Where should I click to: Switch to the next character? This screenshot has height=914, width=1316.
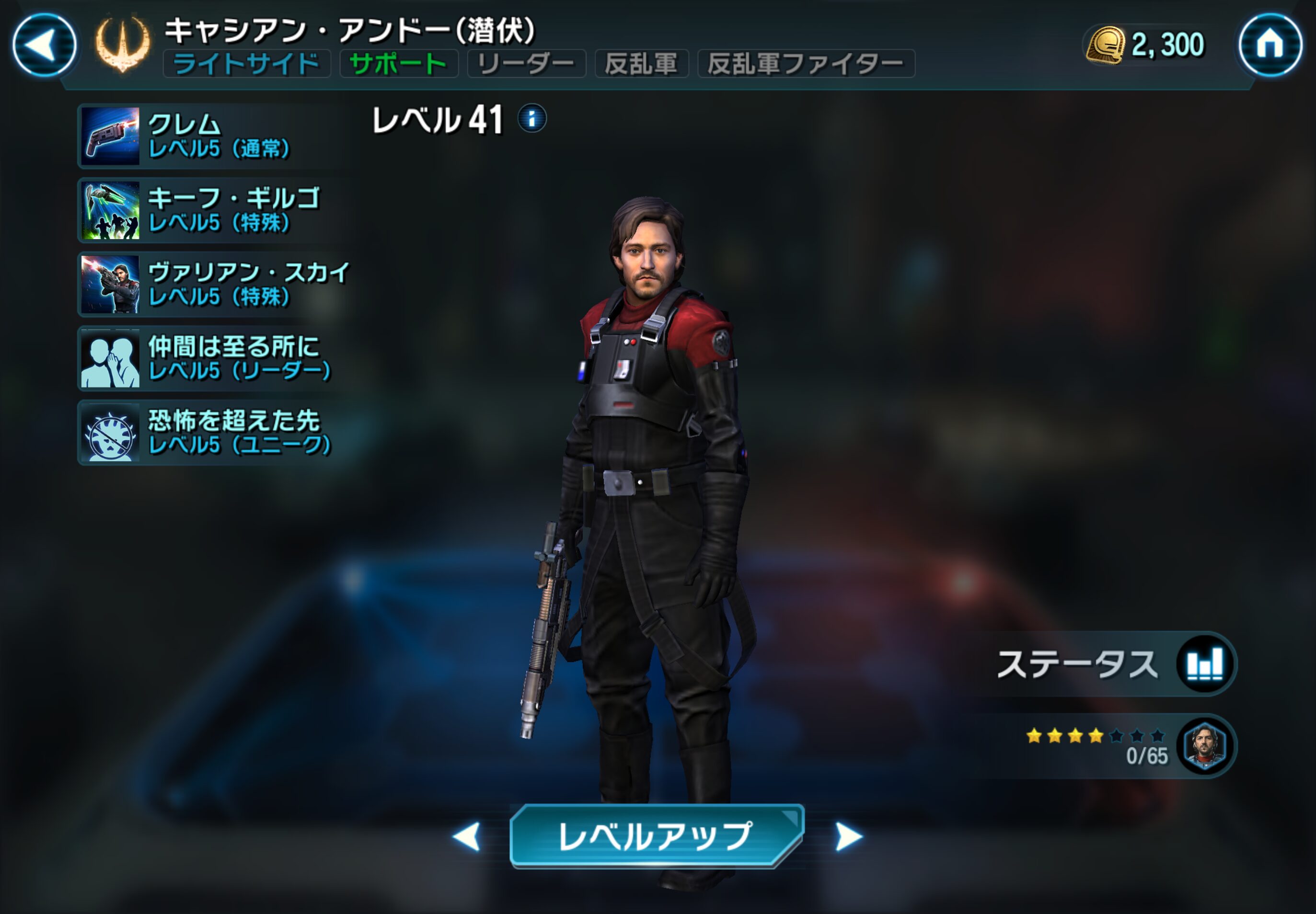point(848,837)
